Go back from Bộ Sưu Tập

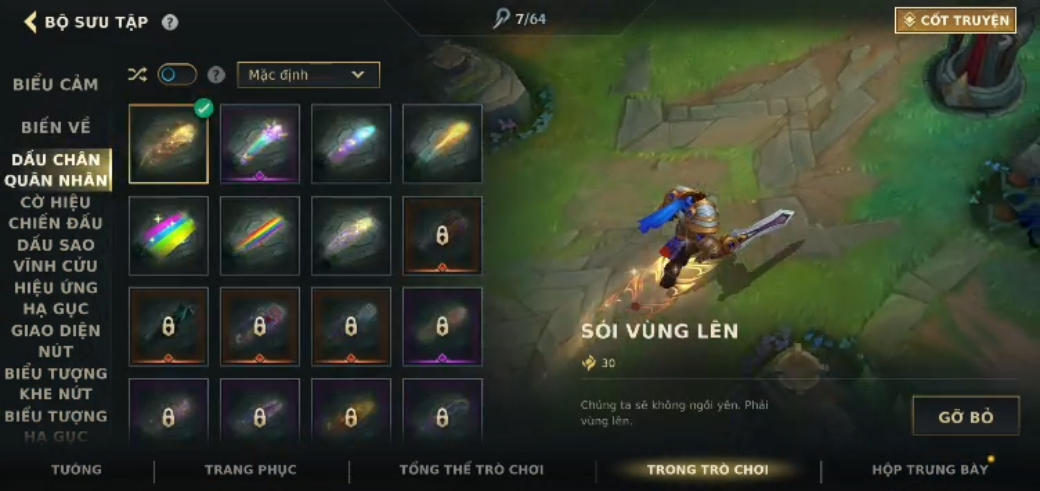click(x=30, y=22)
